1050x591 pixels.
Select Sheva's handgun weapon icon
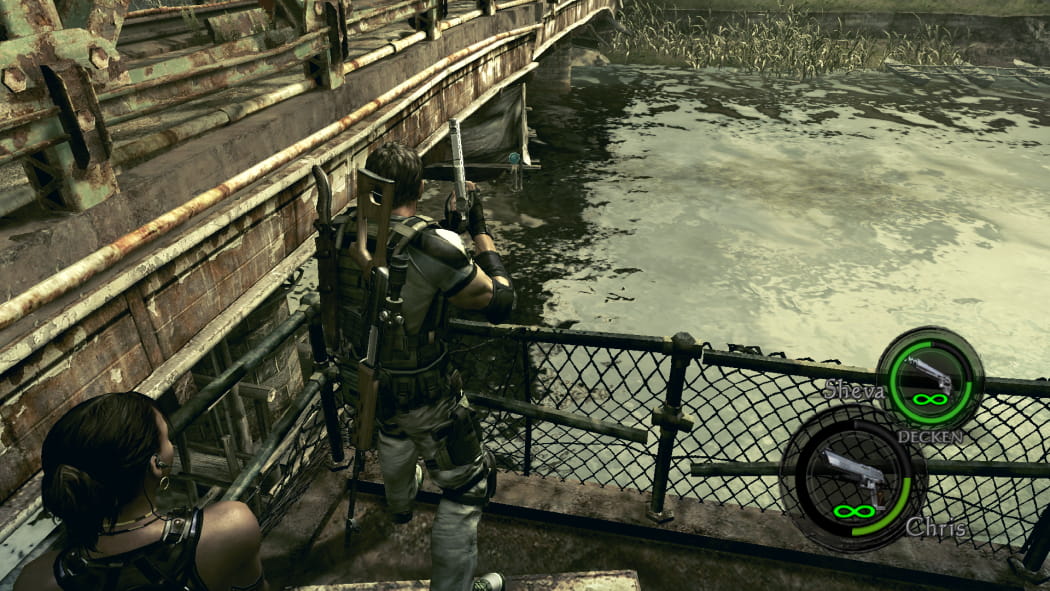coord(929,374)
